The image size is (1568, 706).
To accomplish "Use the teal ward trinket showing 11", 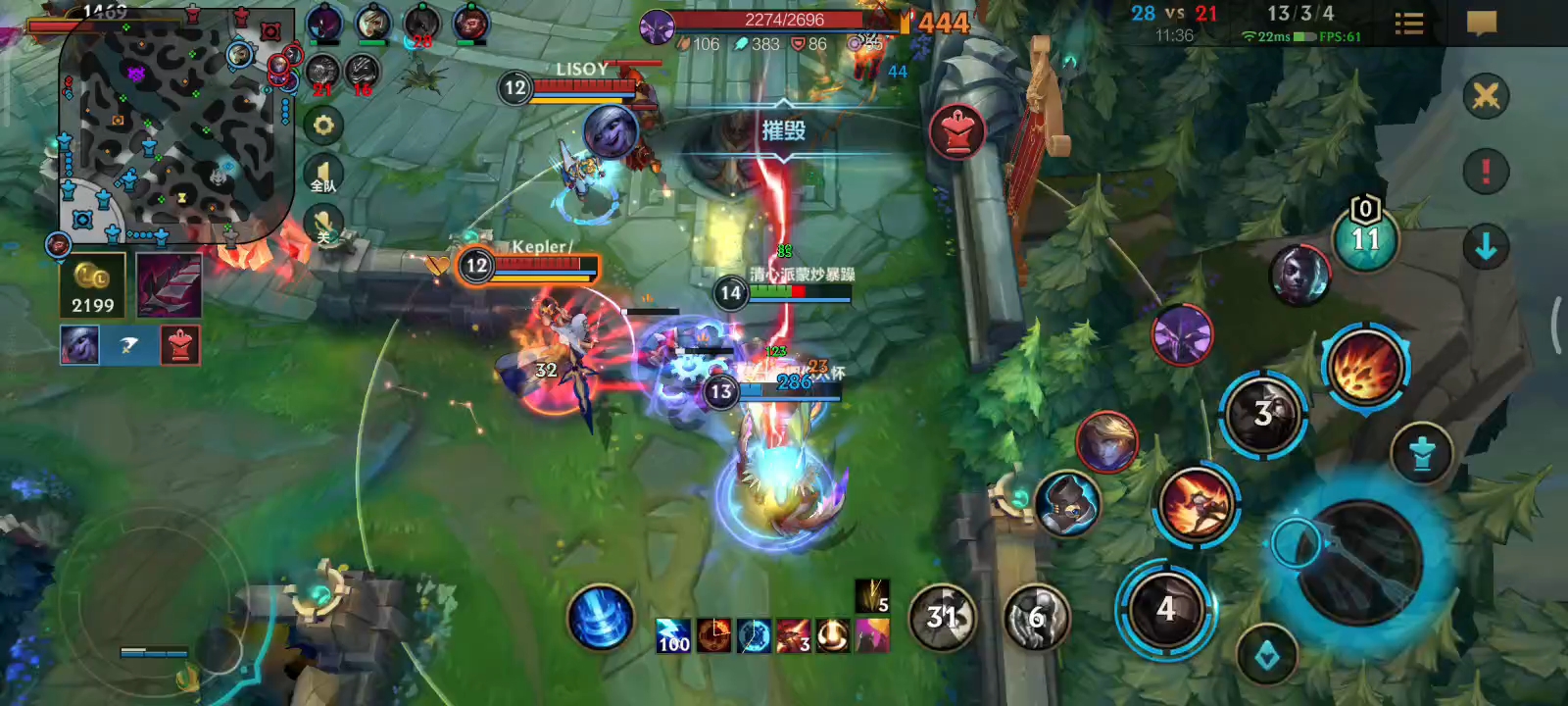I will [x=1365, y=237].
